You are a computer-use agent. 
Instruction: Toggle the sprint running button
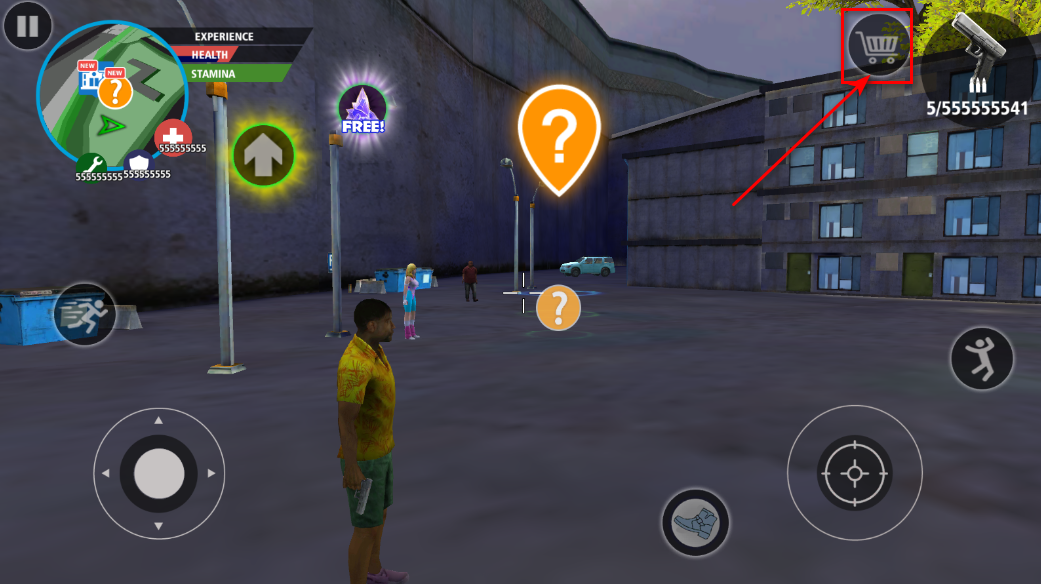84,315
